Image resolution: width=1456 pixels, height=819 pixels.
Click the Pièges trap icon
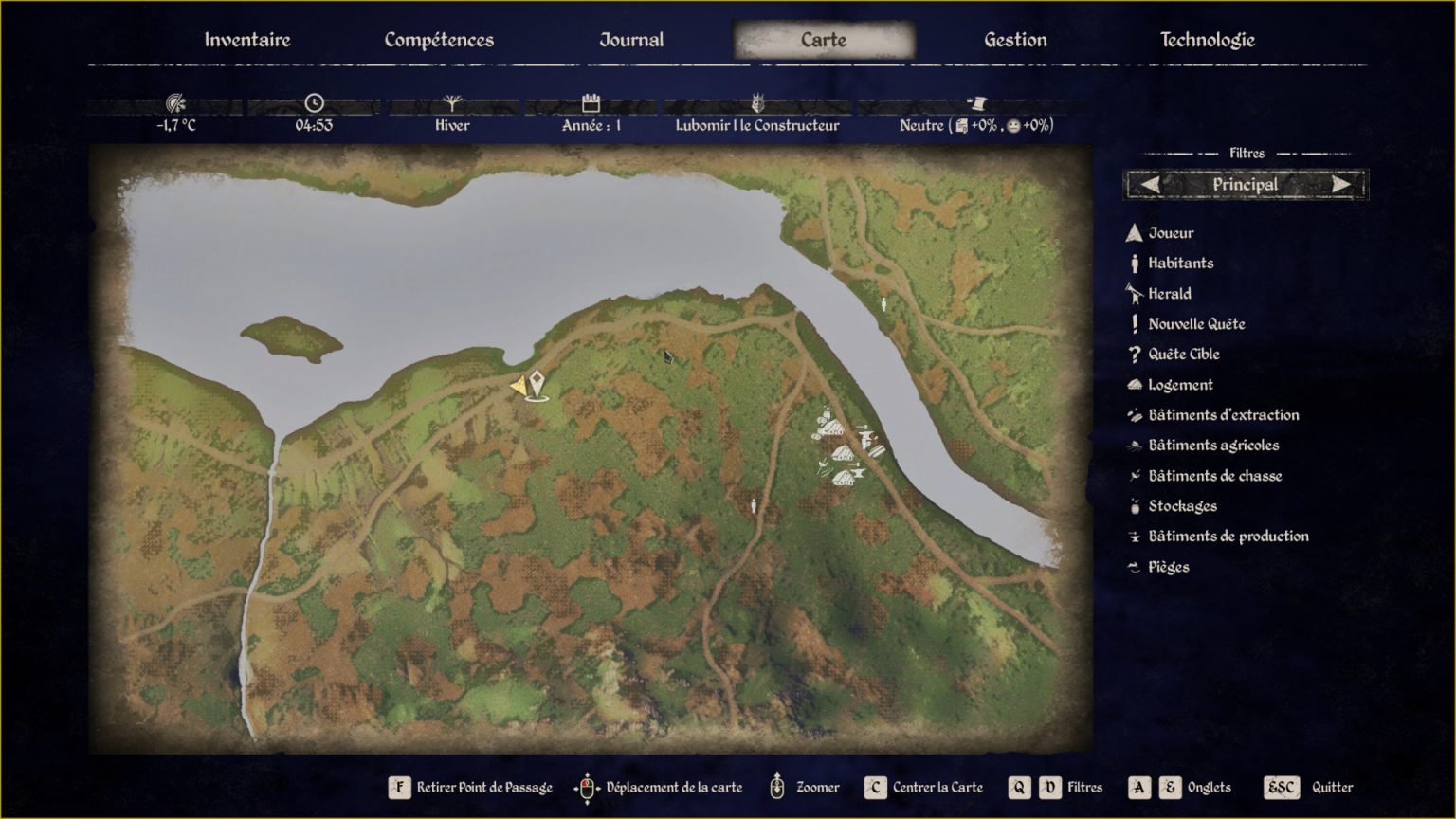(1133, 566)
